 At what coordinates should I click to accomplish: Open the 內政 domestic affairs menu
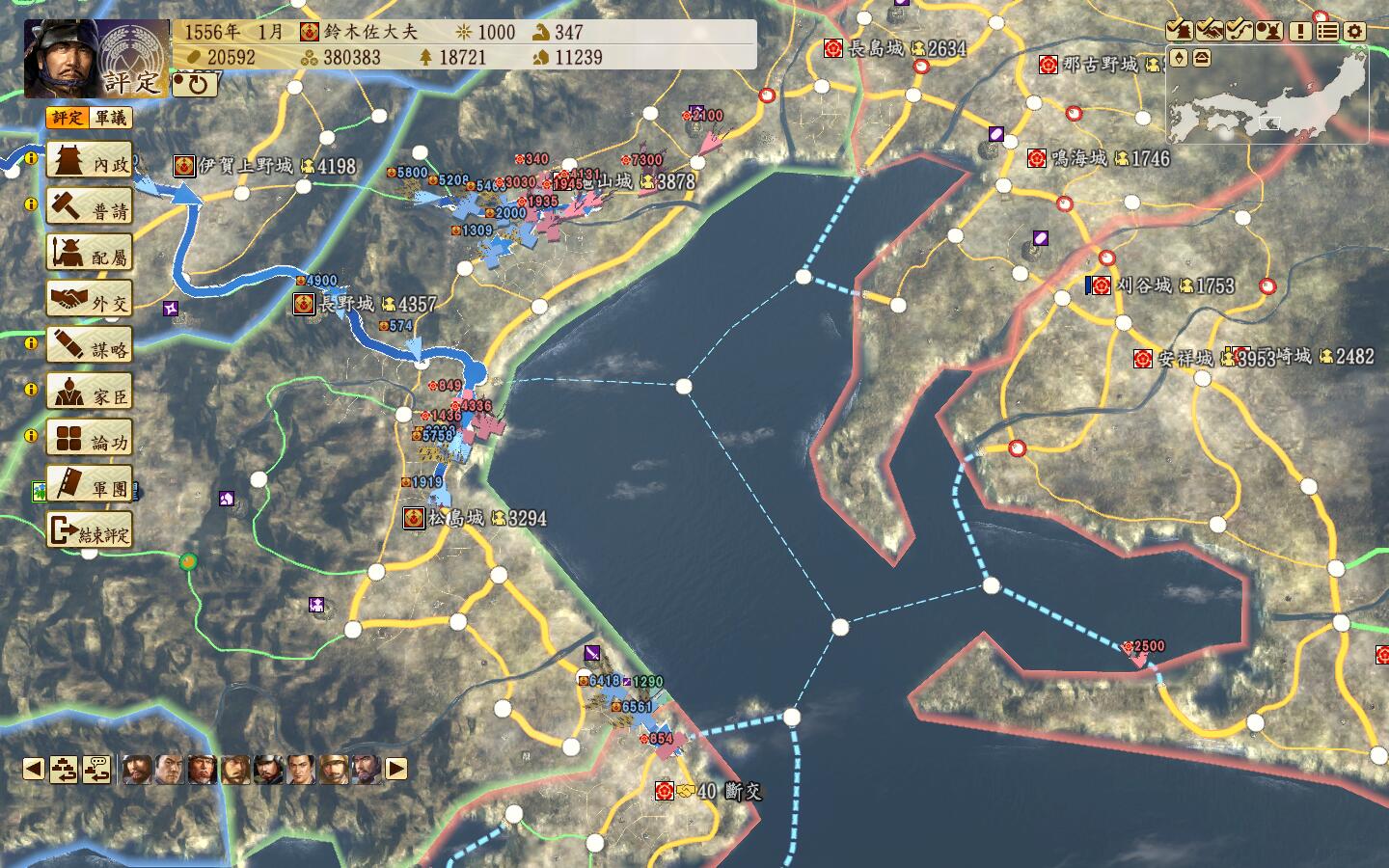90,162
